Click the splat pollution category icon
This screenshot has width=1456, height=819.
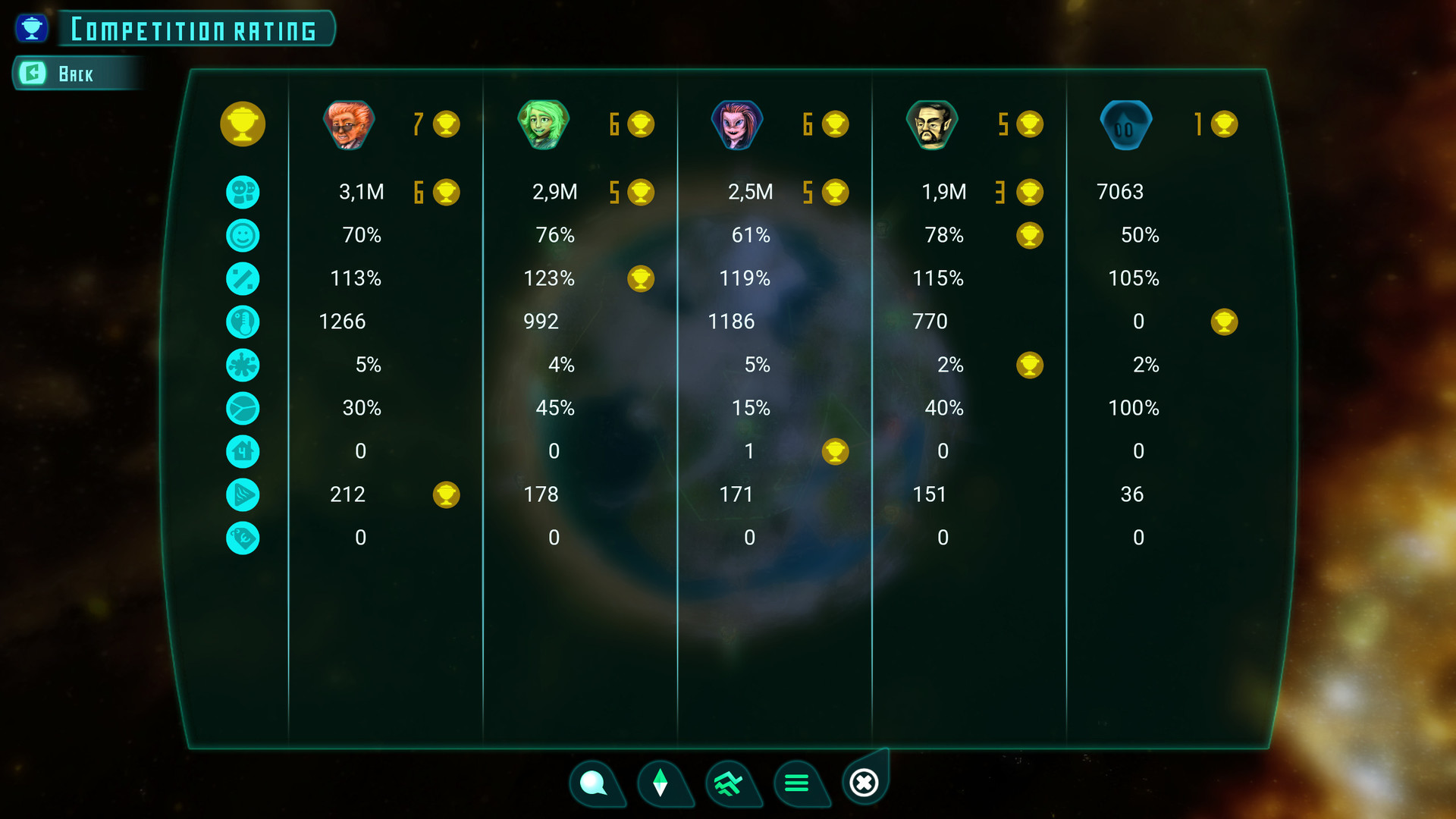(243, 366)
